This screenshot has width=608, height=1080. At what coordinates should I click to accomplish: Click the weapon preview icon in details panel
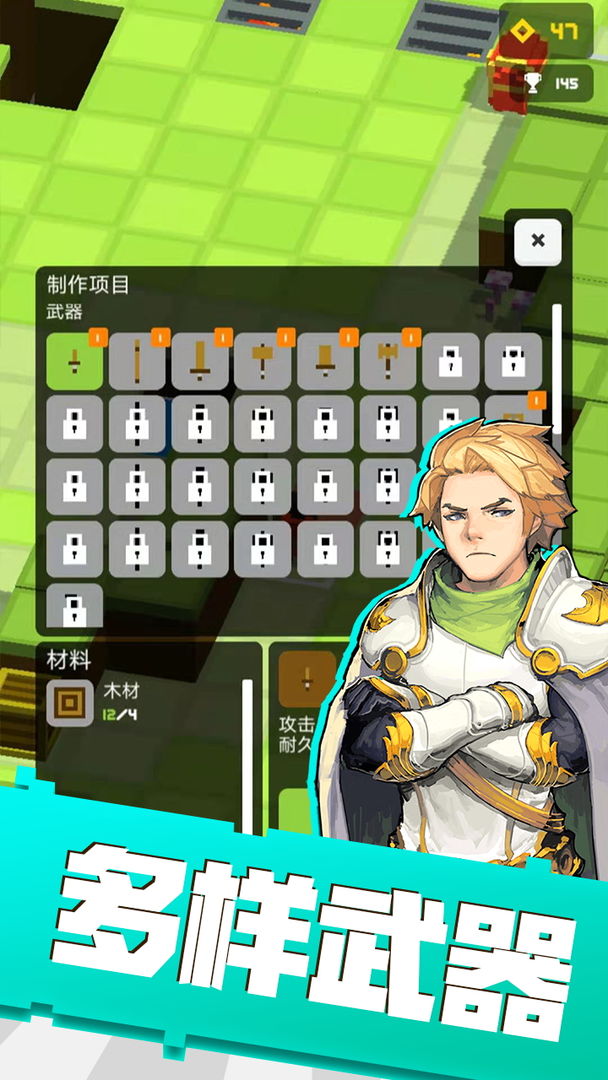click(306, 680)
